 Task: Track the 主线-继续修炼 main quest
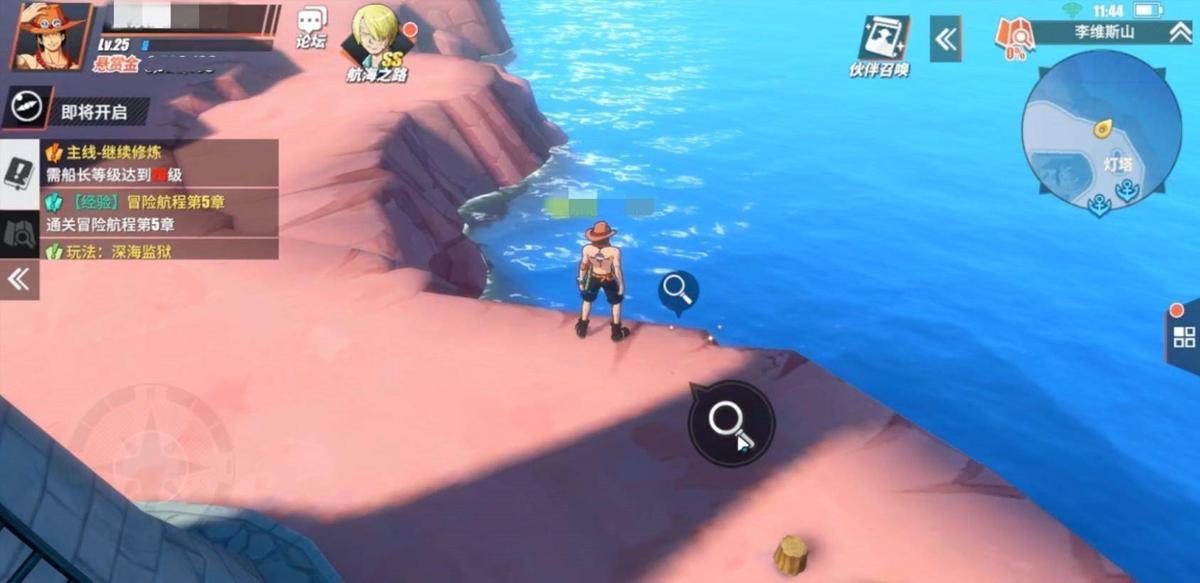[160, 163]
